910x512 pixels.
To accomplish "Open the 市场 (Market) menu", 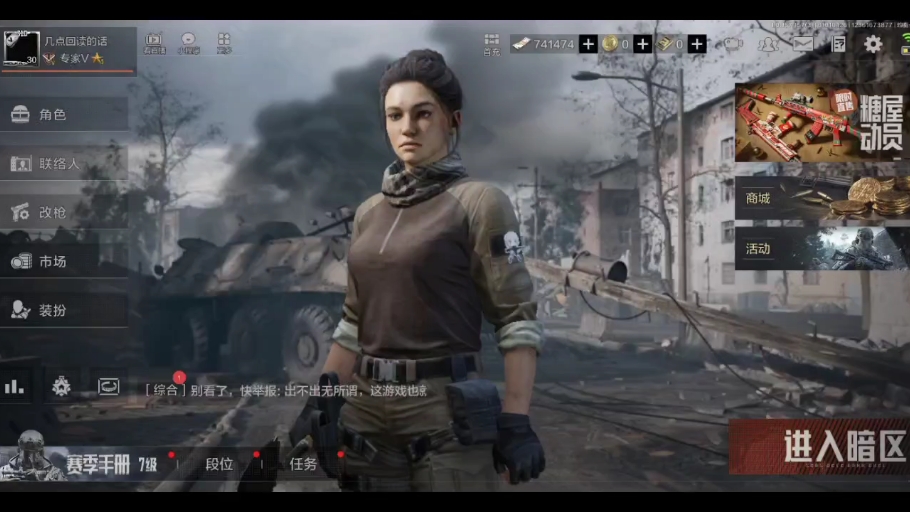I will click(62, 261).
